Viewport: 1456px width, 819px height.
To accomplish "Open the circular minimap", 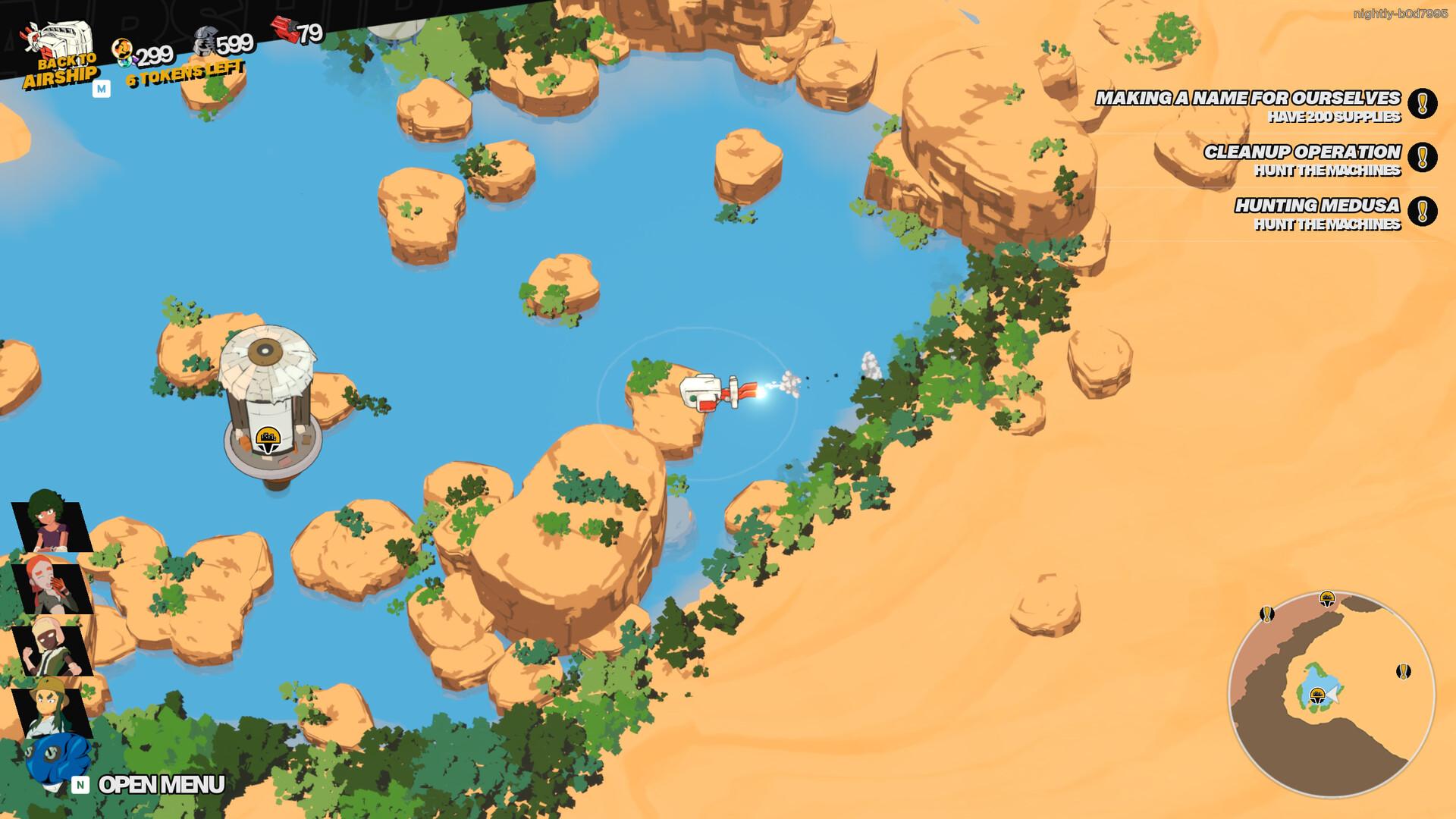I will pos(1331,694).
